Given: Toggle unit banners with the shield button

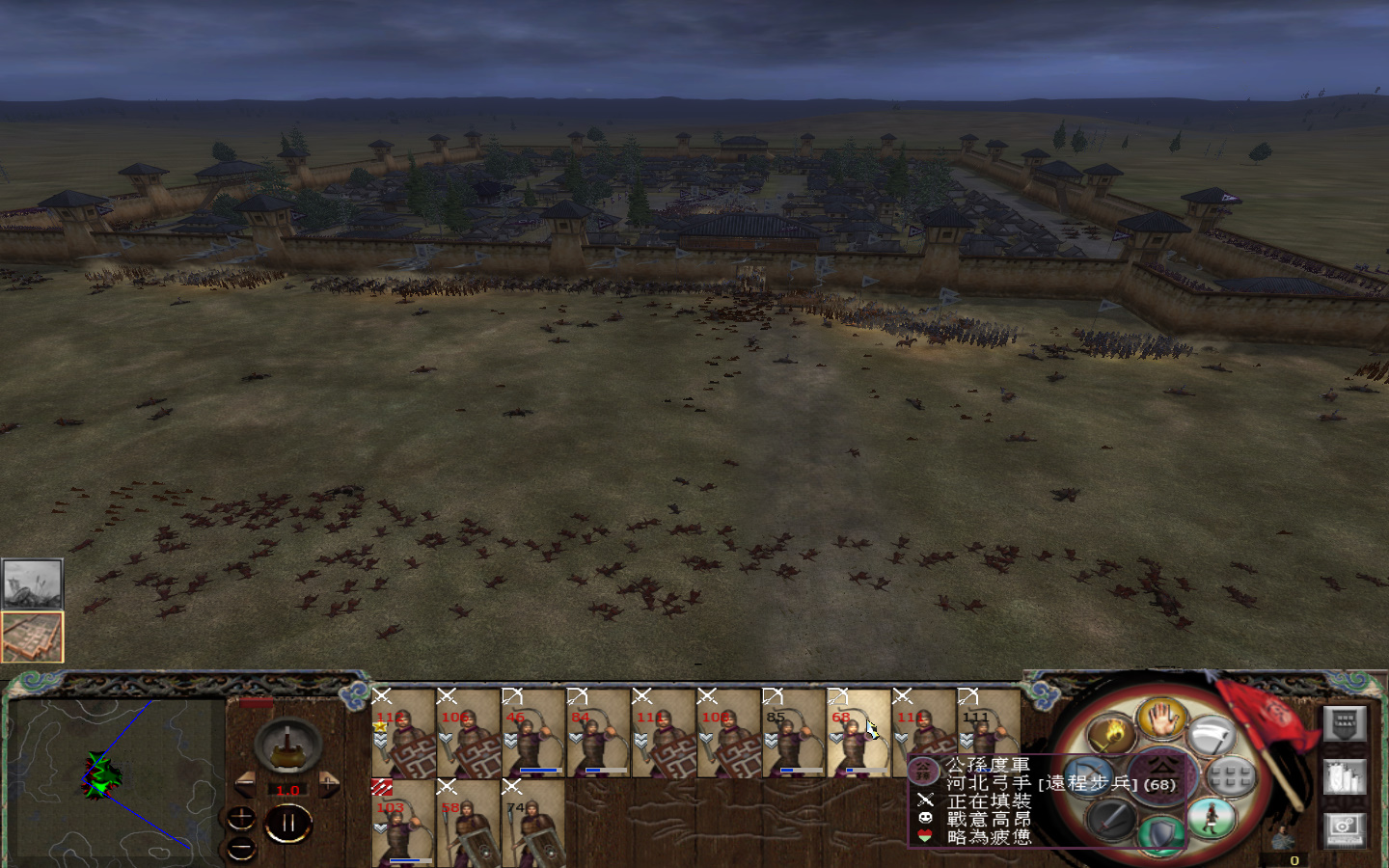Looking at the screenshot, I should point(1345,723).
